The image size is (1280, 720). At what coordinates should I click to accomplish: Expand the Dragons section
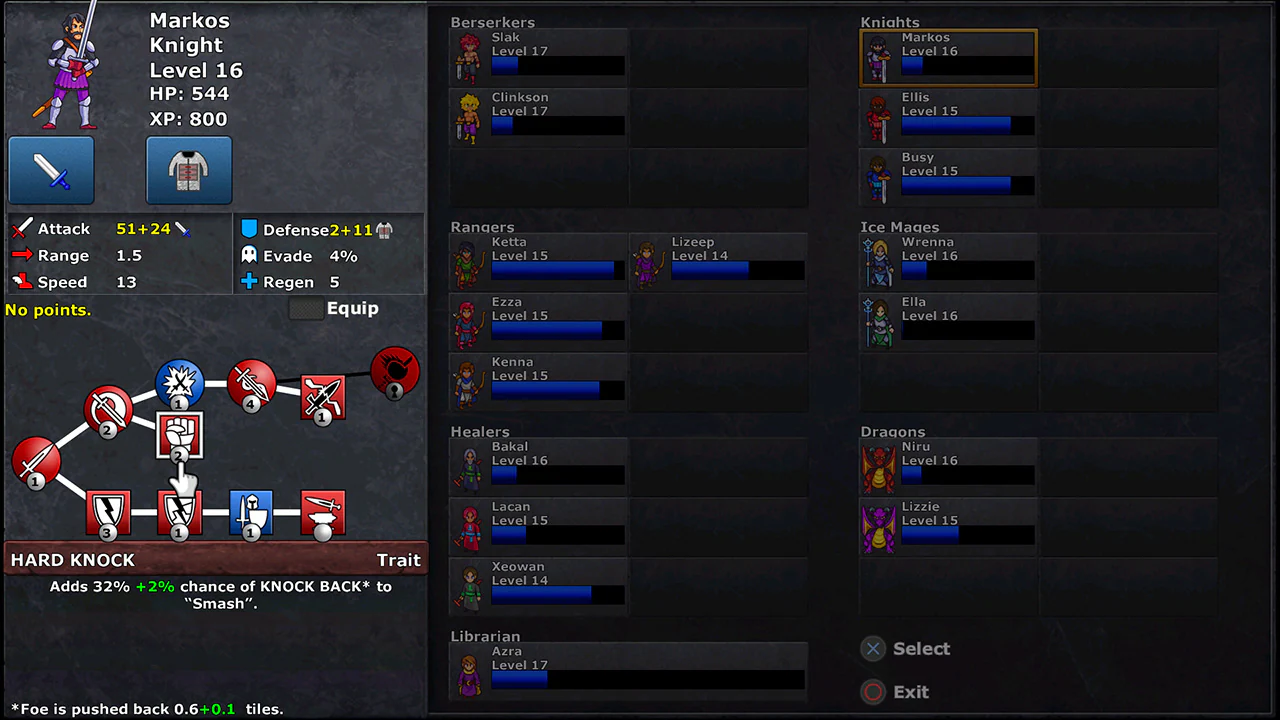891,432
